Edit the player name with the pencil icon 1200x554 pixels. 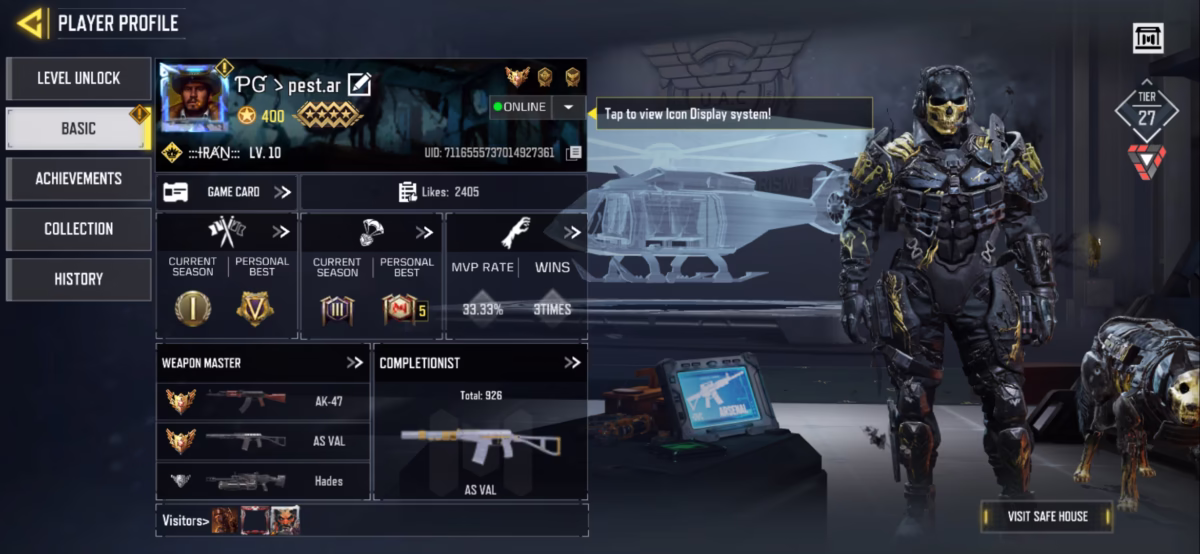click(x=358, y=85)
